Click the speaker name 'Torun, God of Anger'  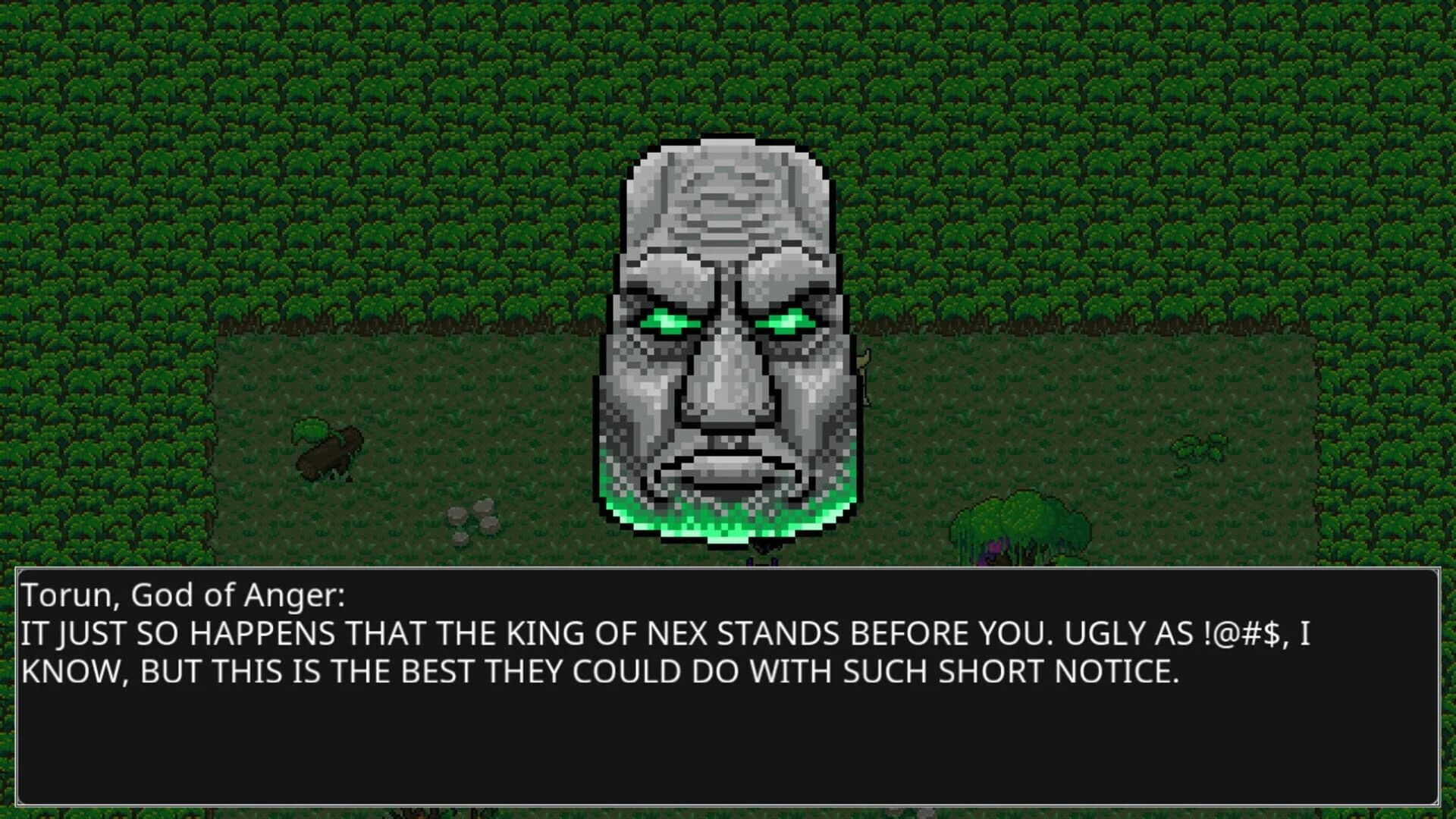coord(182,596)
